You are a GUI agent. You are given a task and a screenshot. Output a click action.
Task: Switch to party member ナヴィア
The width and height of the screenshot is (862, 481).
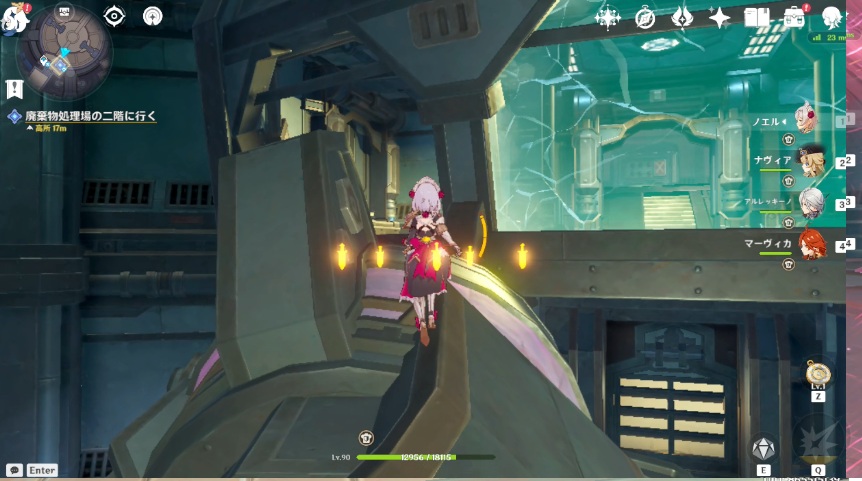[808, 160]
